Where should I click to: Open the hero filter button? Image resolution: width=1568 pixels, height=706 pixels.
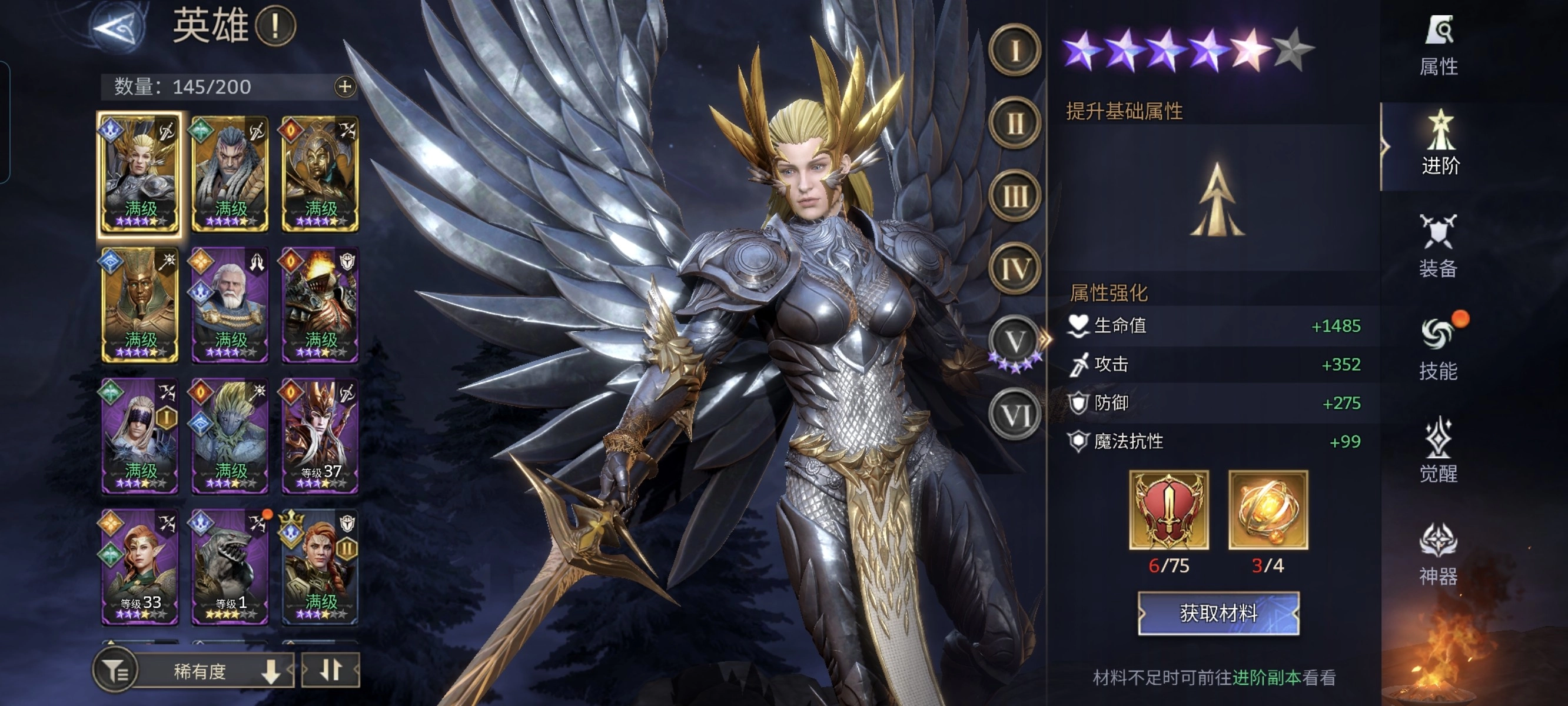(x=114, y=671)
